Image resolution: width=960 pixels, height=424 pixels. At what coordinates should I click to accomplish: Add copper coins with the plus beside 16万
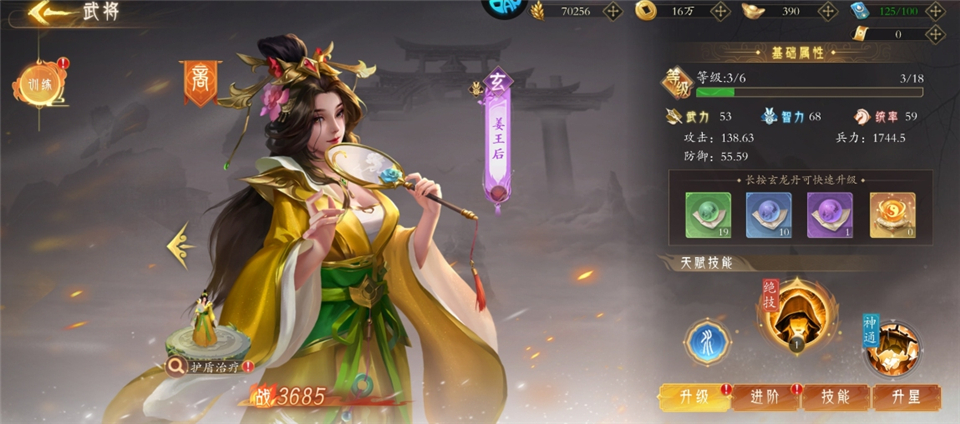(x=720, y=11)
